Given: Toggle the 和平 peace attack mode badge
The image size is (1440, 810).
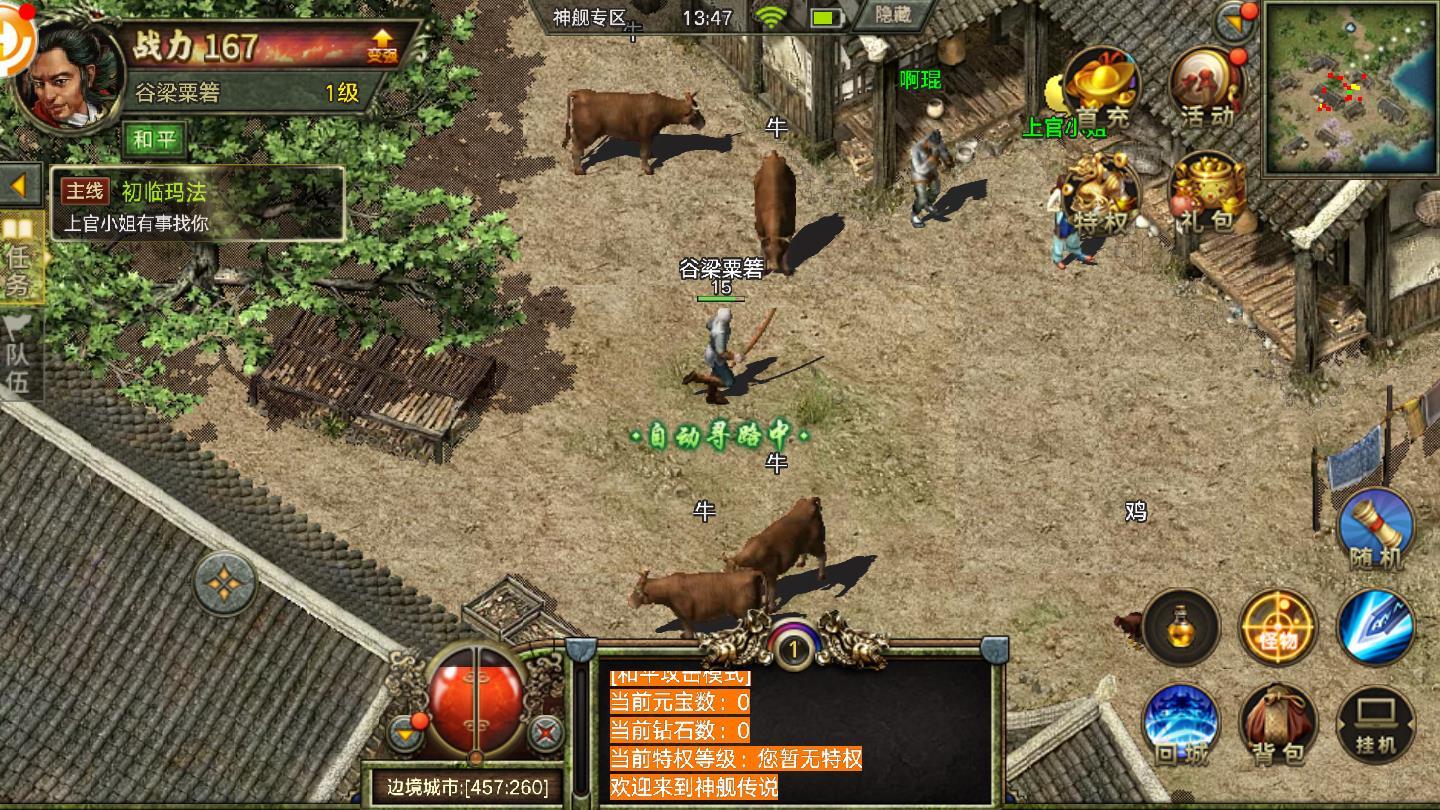Looking at the screenshot, I should pyautogui.click(x=156, y=139).
